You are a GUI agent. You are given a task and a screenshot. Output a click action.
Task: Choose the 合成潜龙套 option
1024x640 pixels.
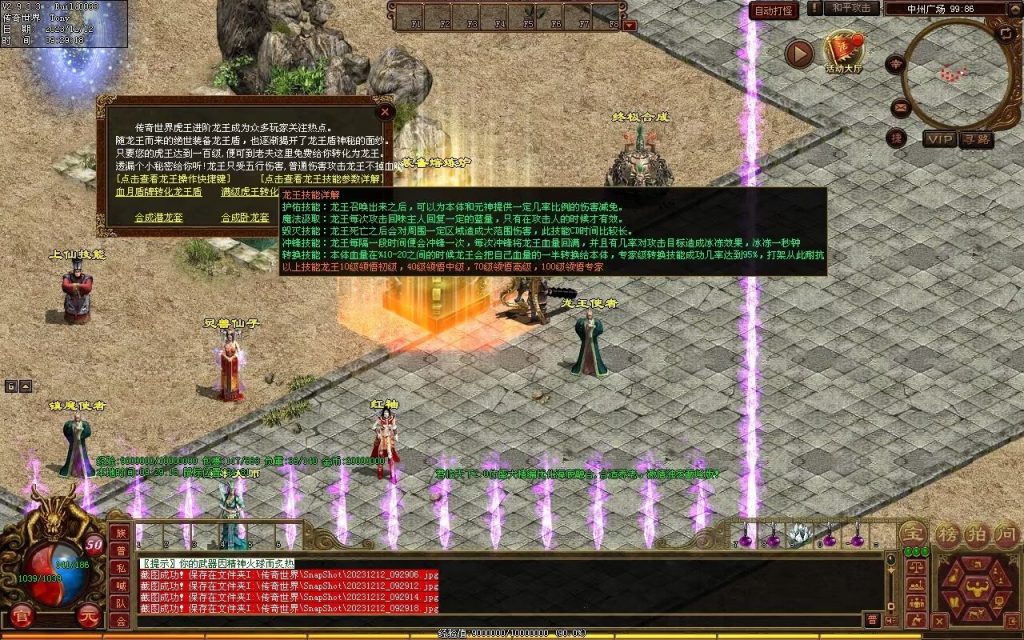[x=159, y=217]
